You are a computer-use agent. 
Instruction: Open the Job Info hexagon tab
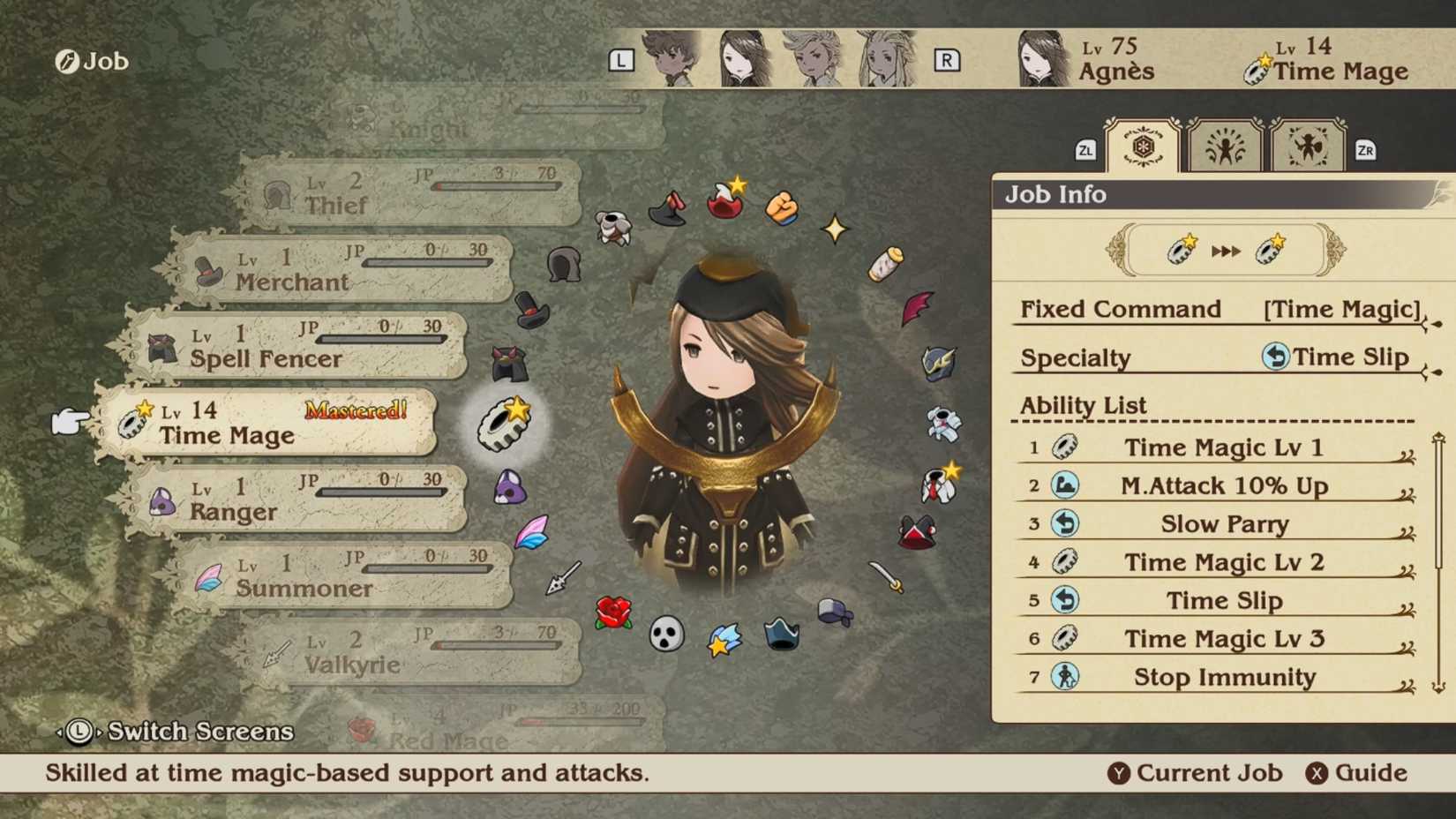[x=1142, y=147]
